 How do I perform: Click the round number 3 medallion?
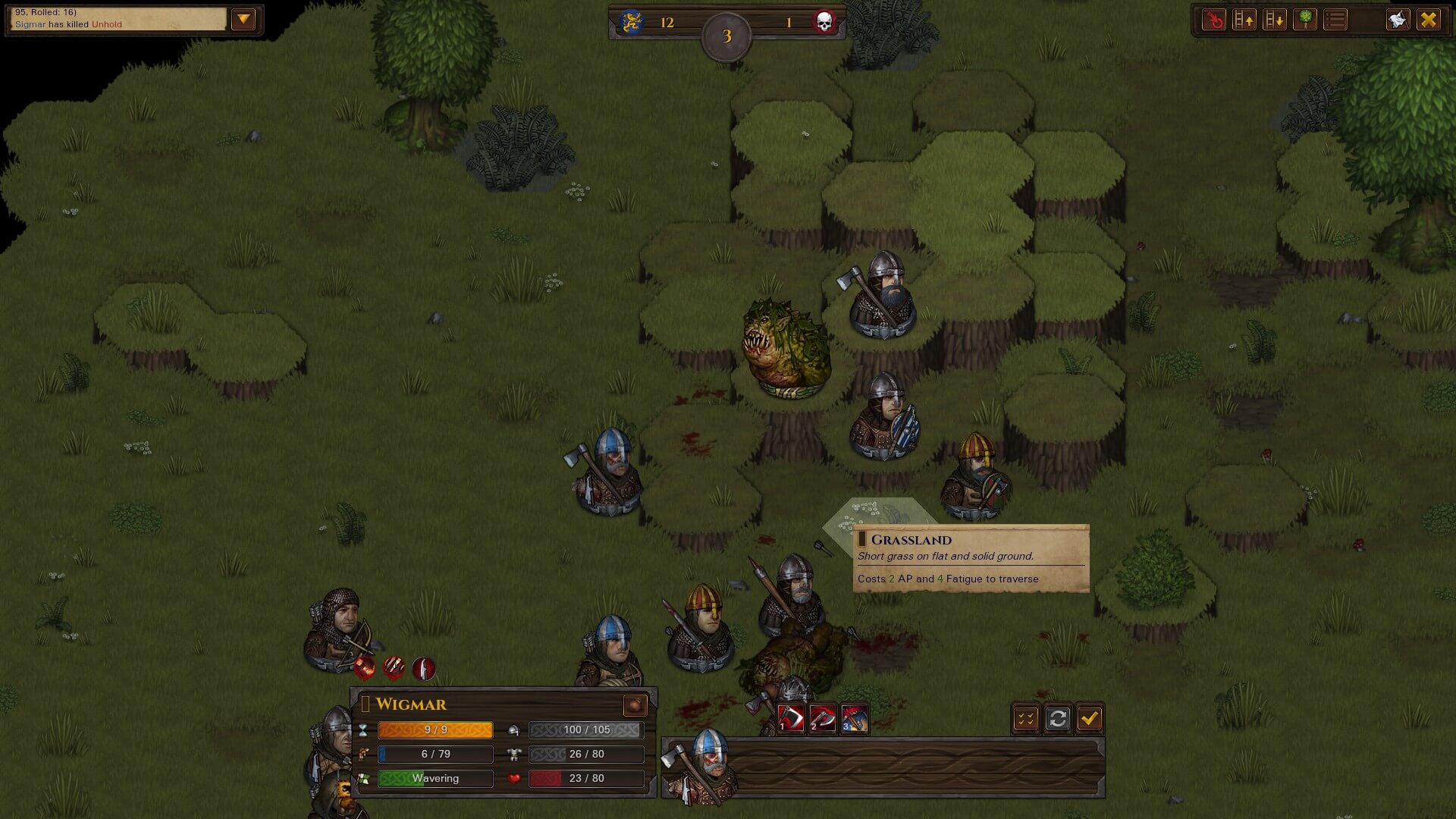(x=726, y=36)
